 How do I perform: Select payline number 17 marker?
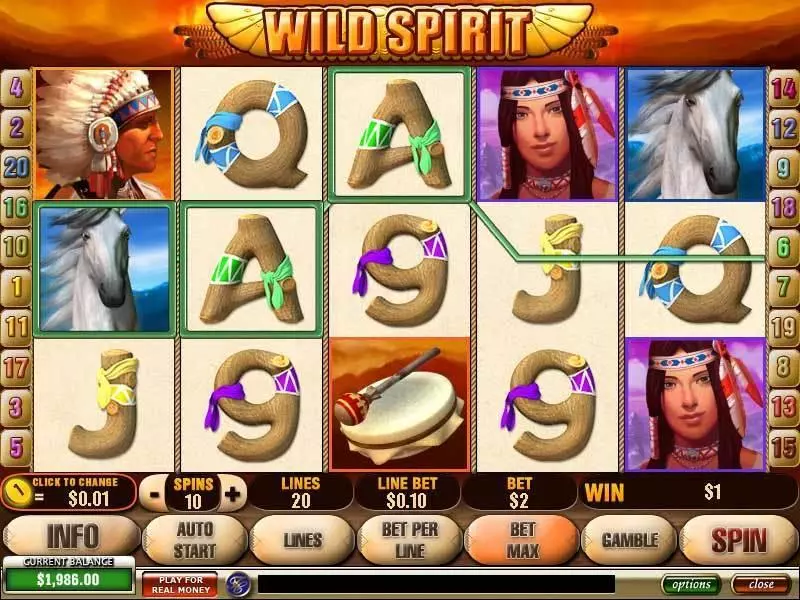16,366
